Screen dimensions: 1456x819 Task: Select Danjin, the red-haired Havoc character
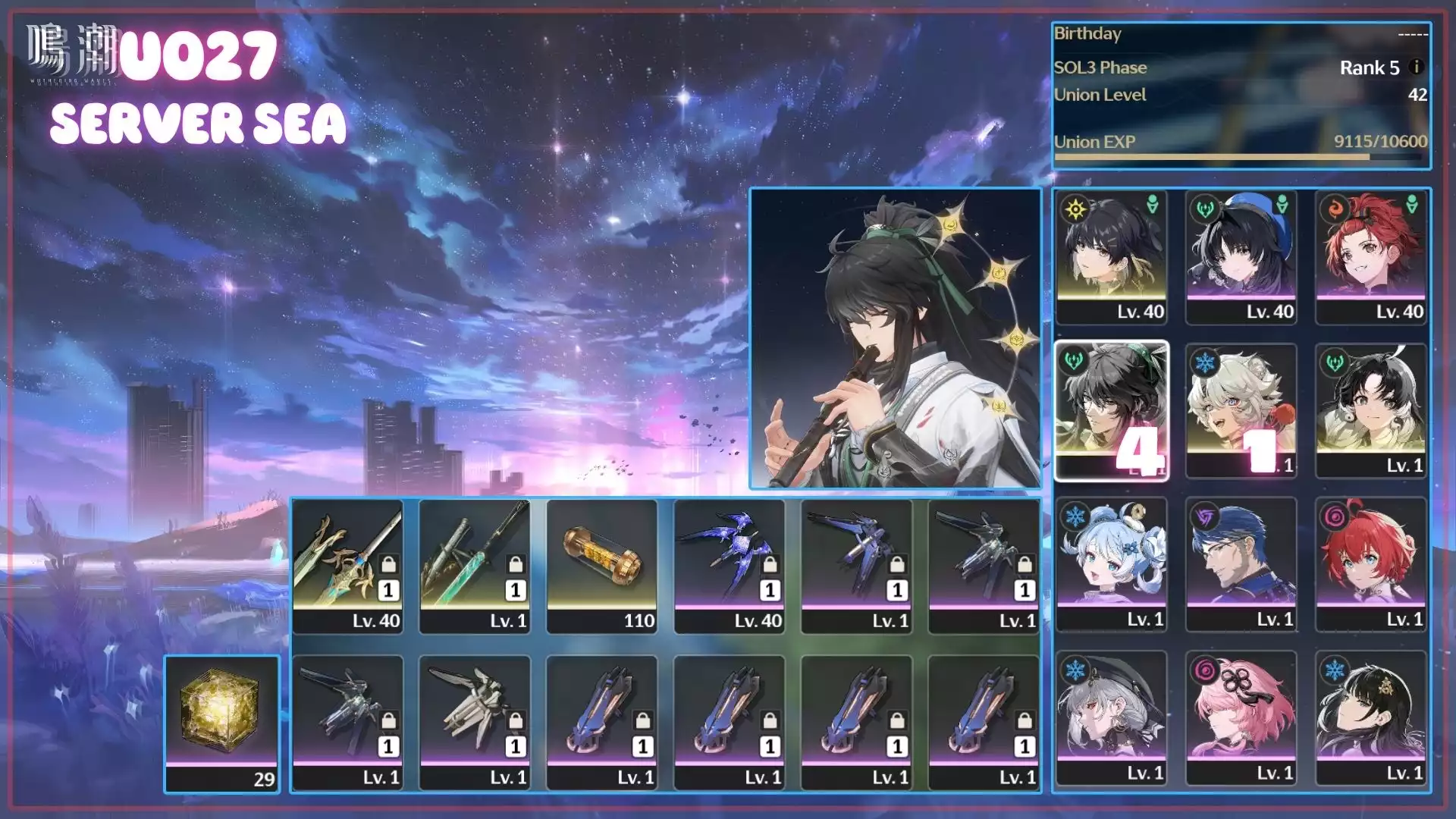(x=1371, y=564)
